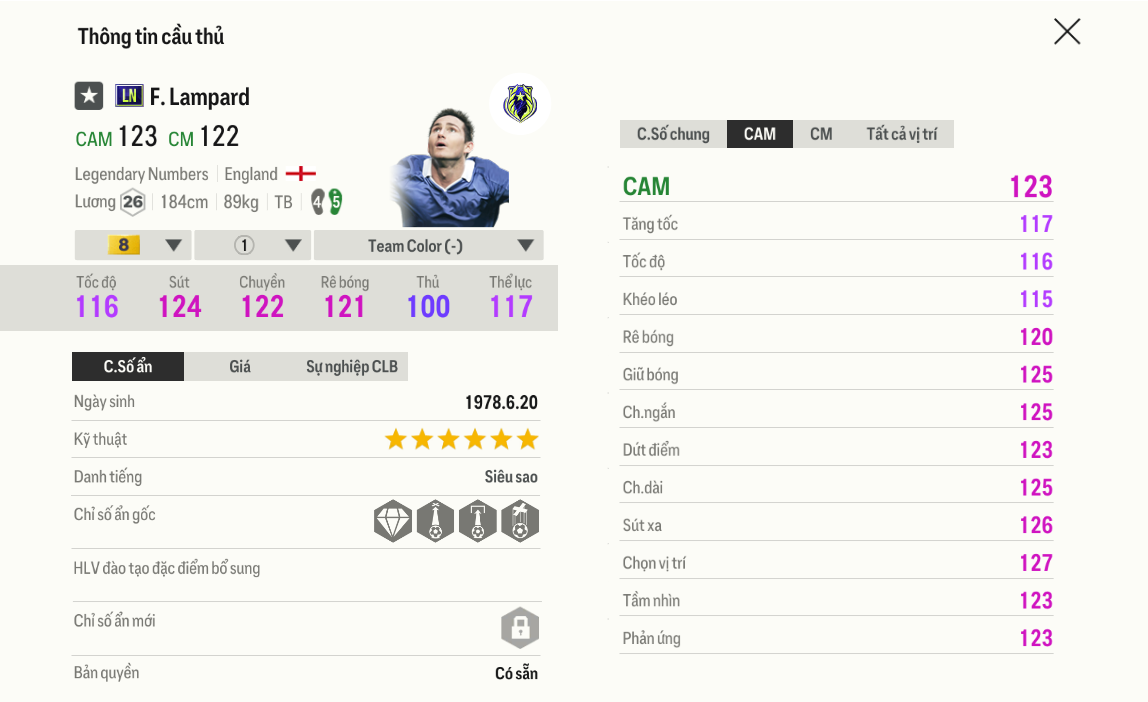Click the locked new hidden trait icon
Viewport: 1148px width, 702px height.
519,628
